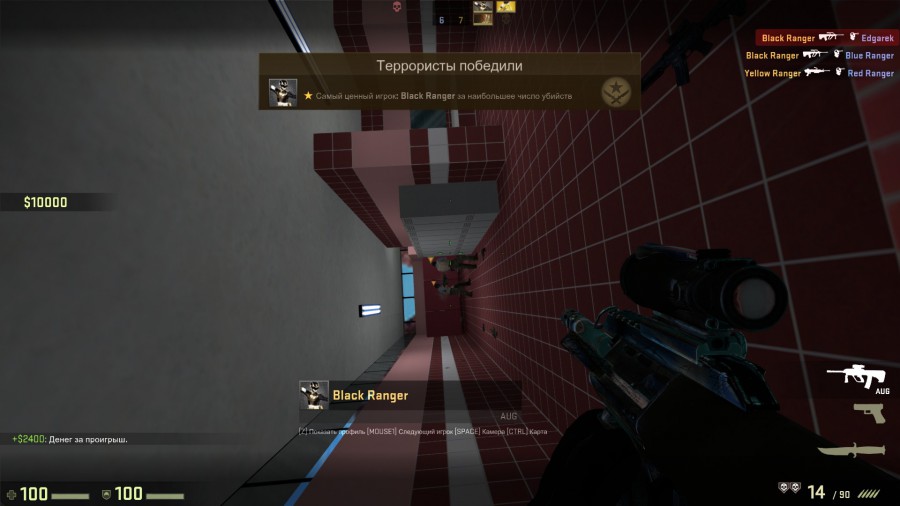The width and height of the screenshot is (900, 506).
Task: Click the kill feed entry with Blue Ranger
Action: (x=818, y=56)
